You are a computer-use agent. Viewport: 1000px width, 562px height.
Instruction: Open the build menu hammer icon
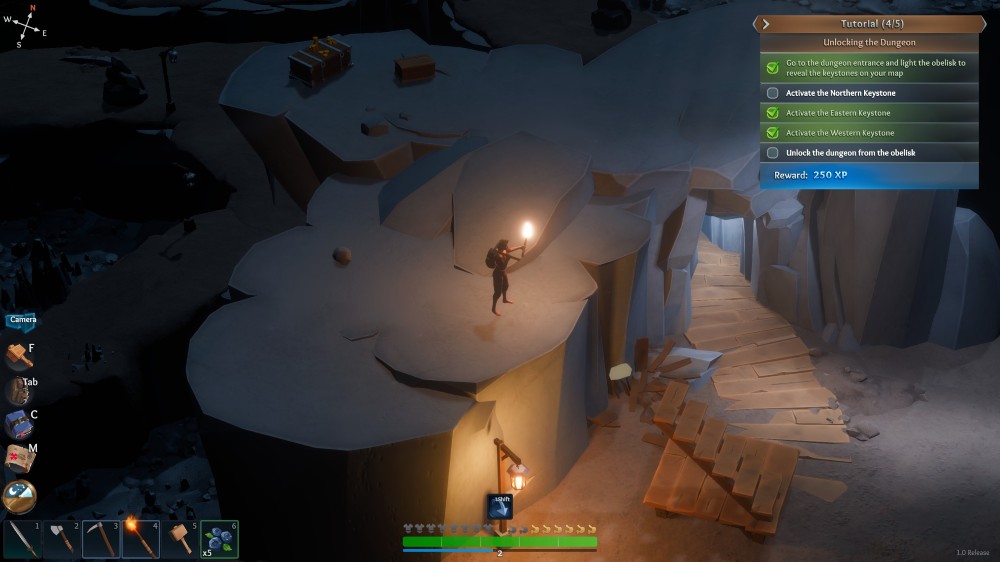point(19,355)
